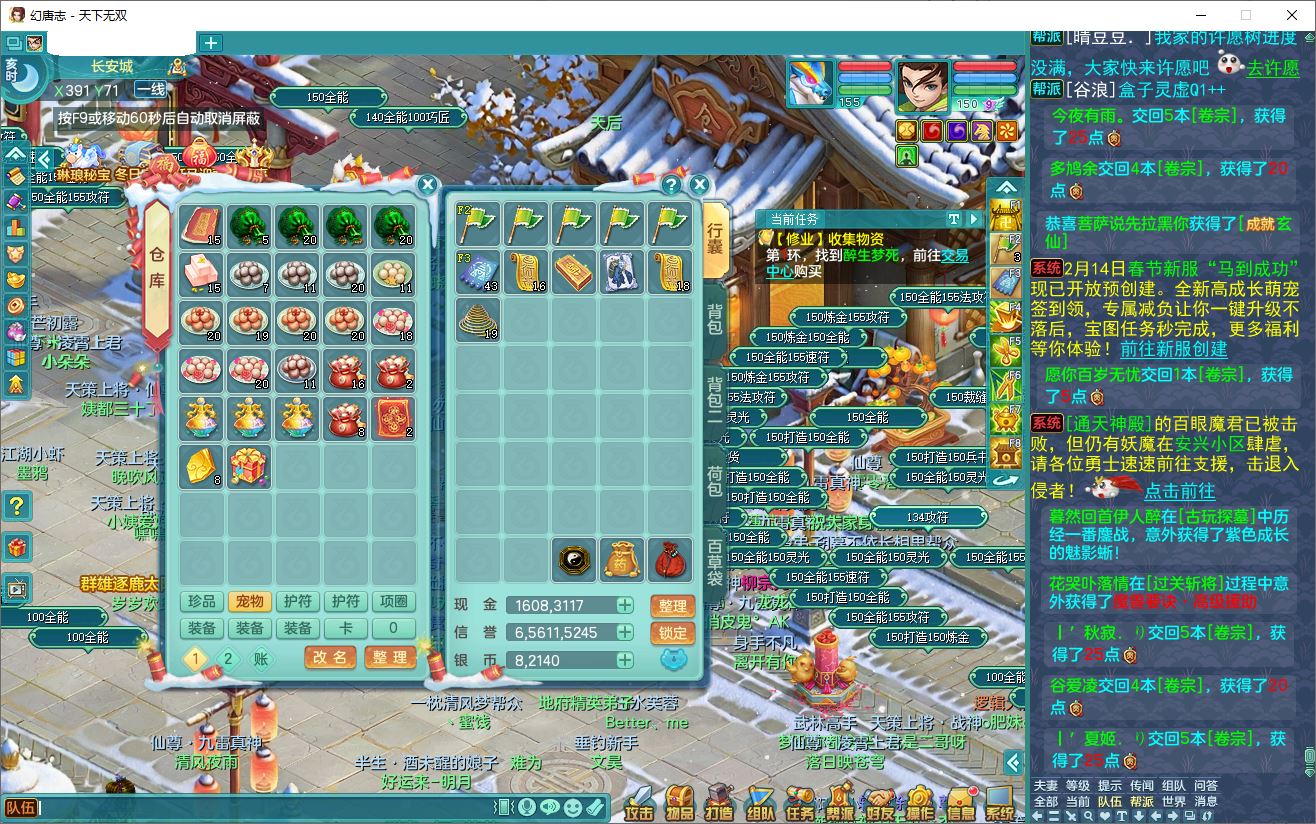Image resolution: width=1316 pixels, height=824 pixels.
Task: Close the inventory bag panel
Action: click(699, 185)
